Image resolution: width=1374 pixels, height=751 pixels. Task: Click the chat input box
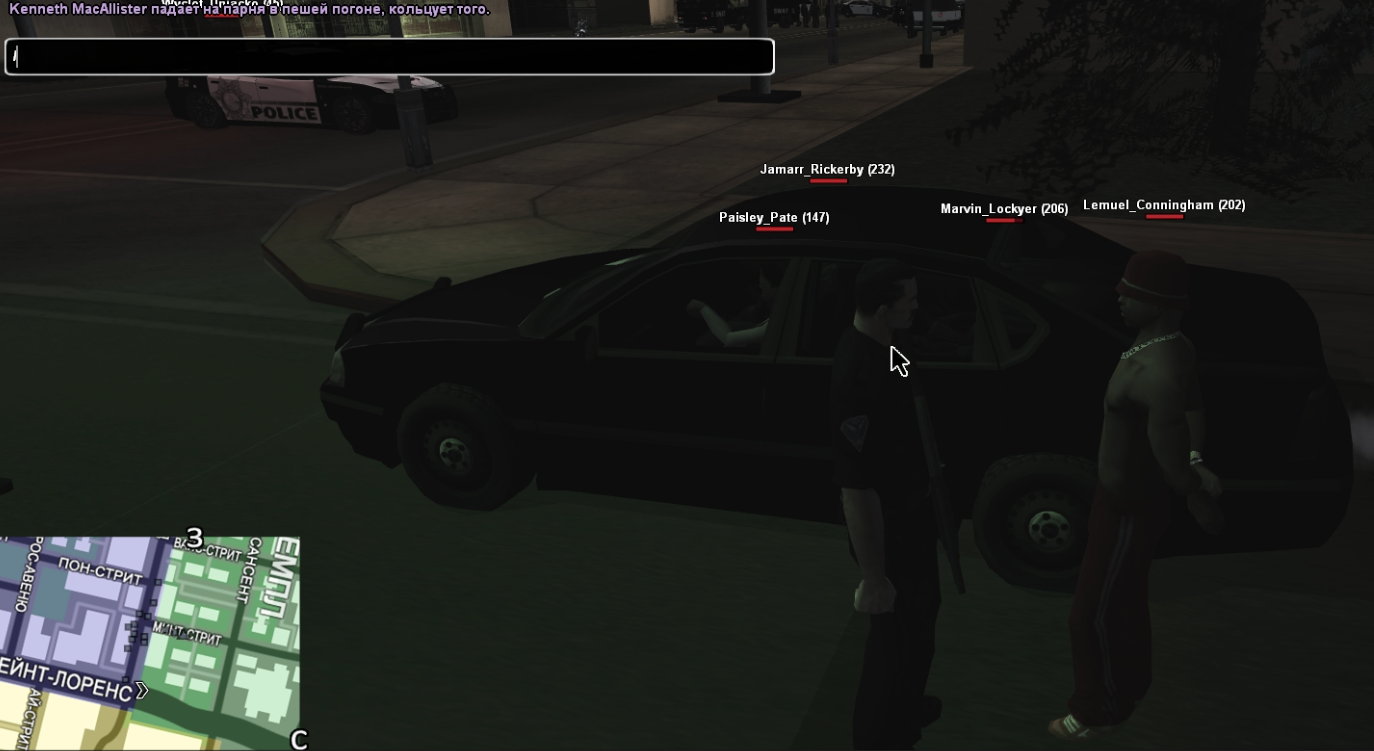[x=390, y=57]
